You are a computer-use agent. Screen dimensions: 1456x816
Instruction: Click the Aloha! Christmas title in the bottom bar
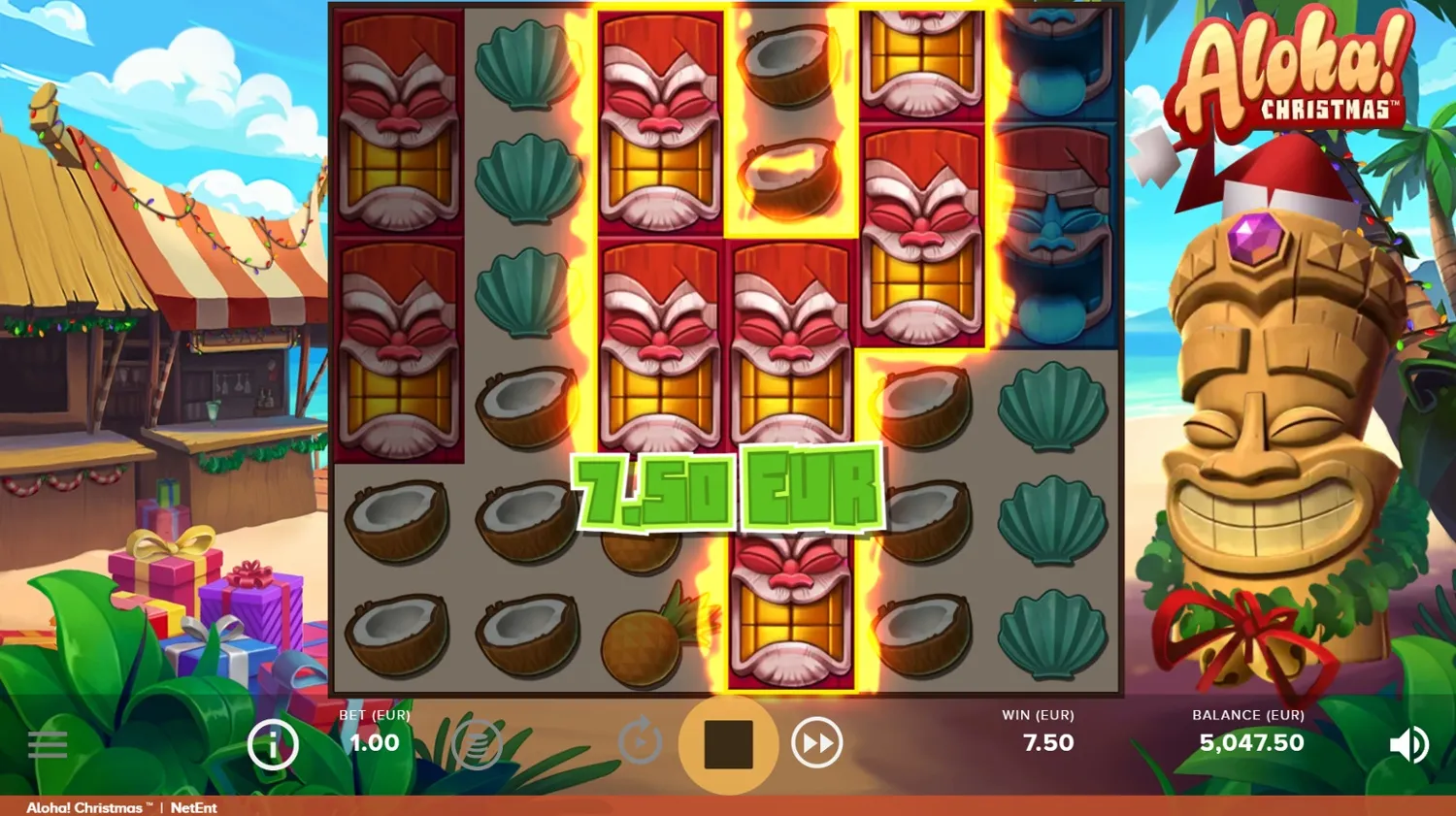[x=85, y=807]
